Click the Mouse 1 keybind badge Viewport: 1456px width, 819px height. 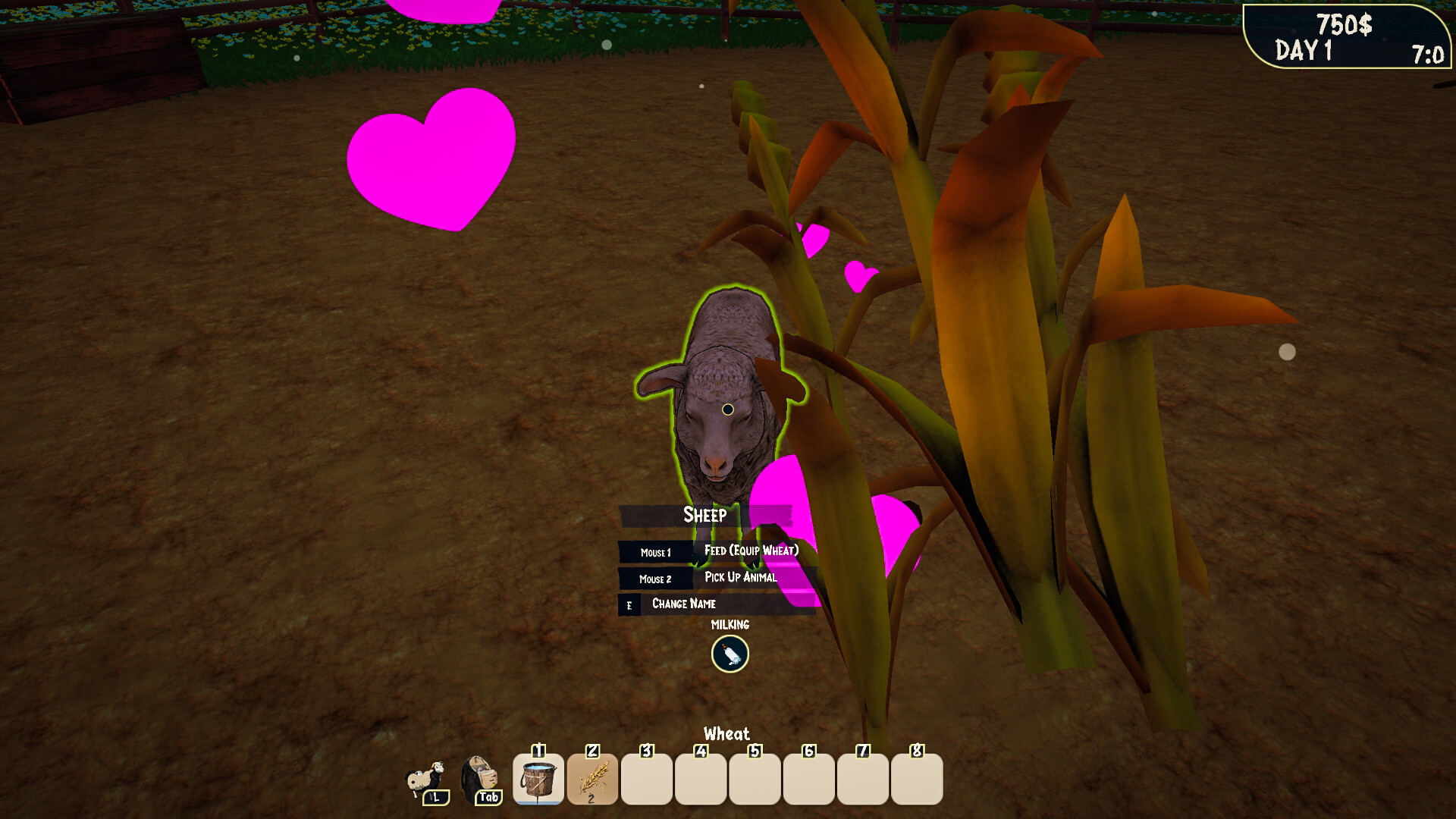coord(656,553)
